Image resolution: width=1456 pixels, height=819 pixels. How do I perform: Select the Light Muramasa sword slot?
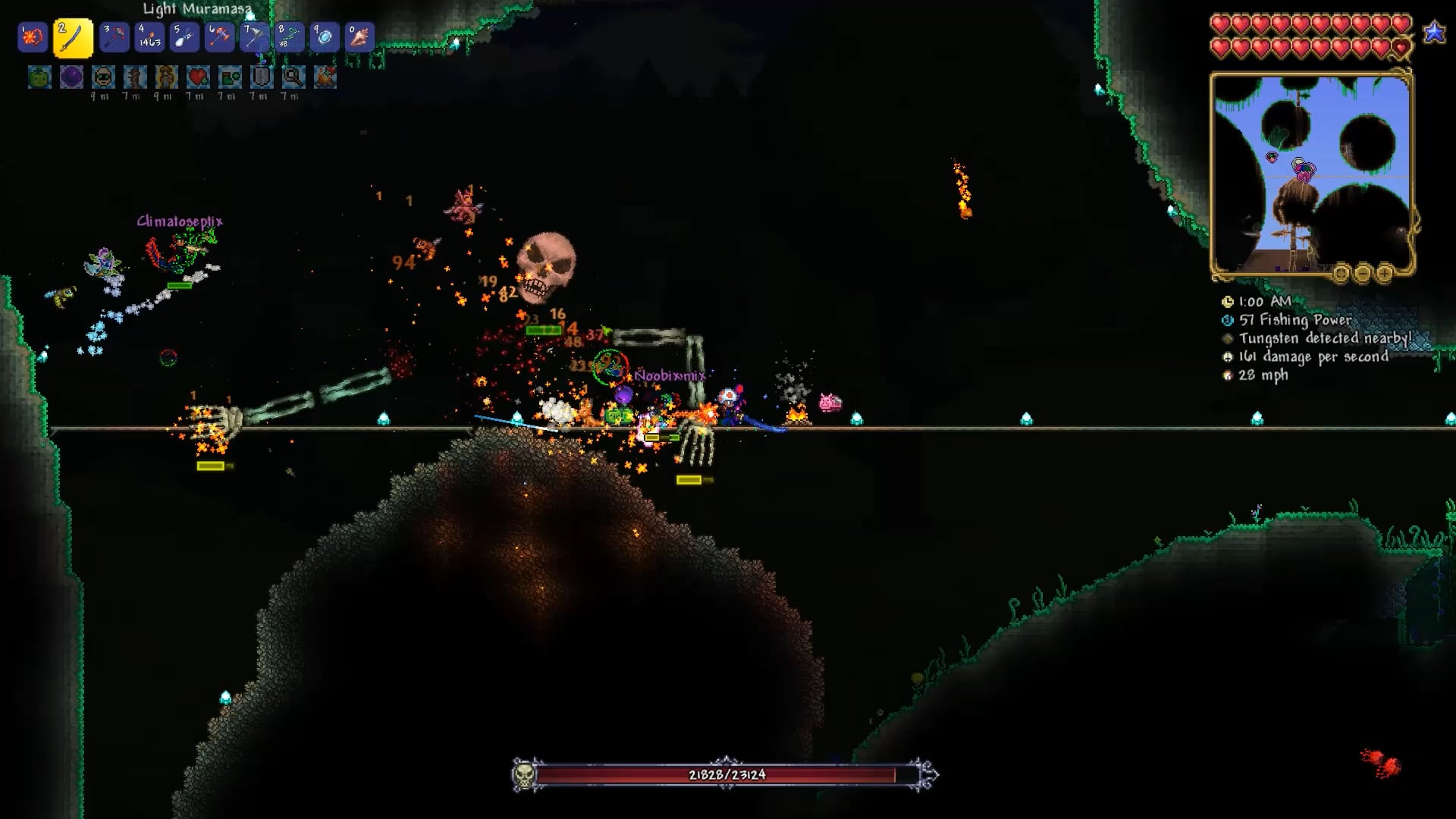pos(73,38)
